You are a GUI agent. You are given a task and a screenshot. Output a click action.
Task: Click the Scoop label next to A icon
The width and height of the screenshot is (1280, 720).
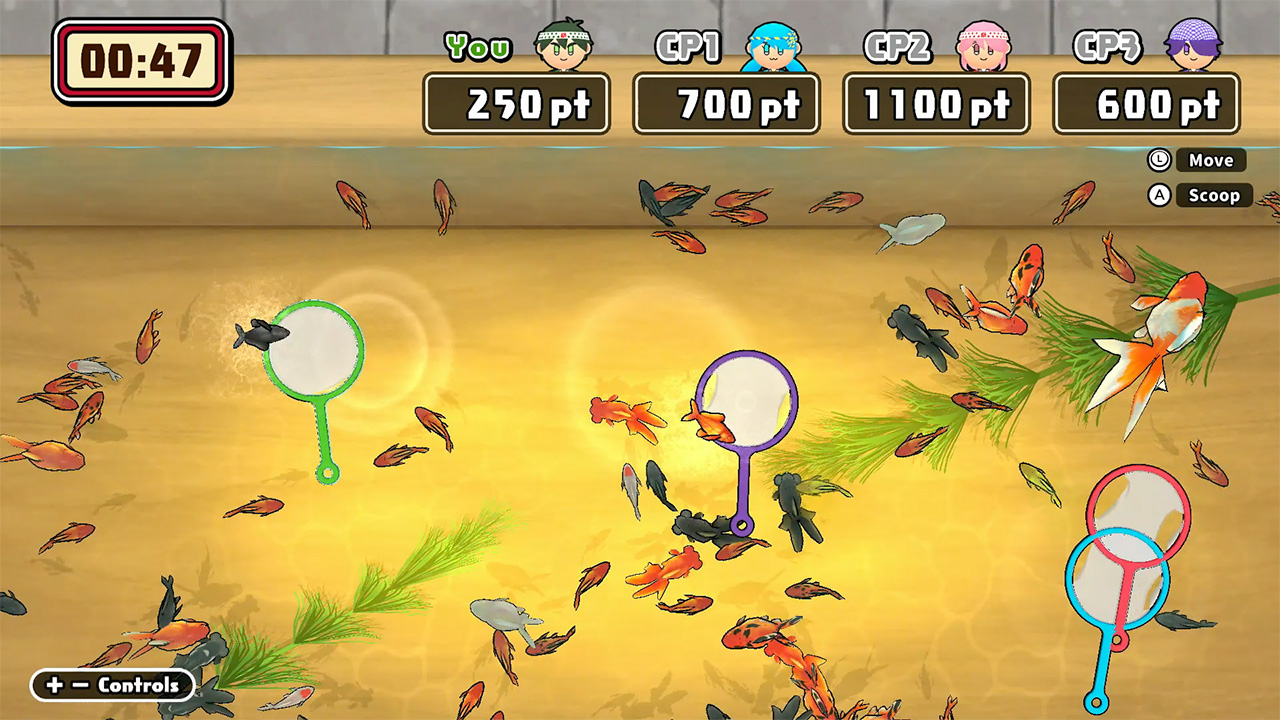[x=1213, y=196]
